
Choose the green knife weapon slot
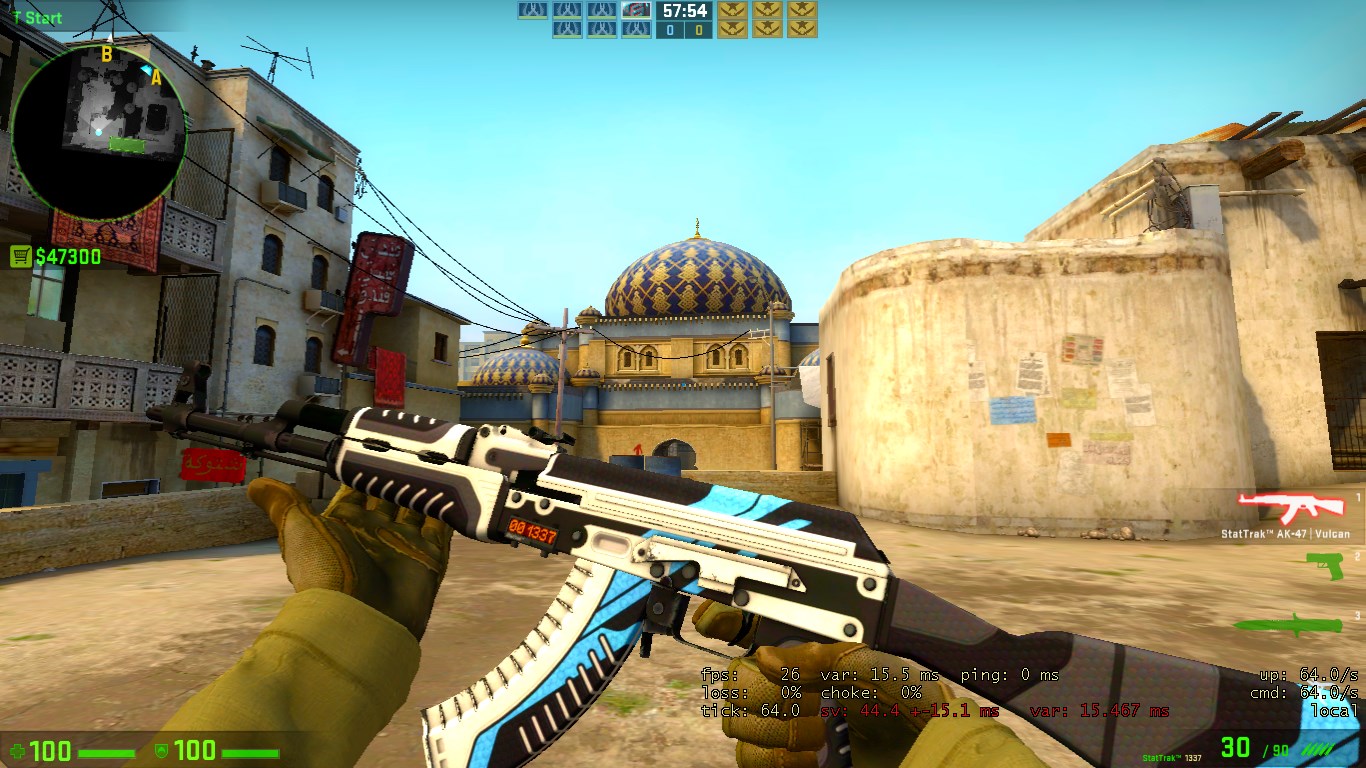pos(1288,623)
